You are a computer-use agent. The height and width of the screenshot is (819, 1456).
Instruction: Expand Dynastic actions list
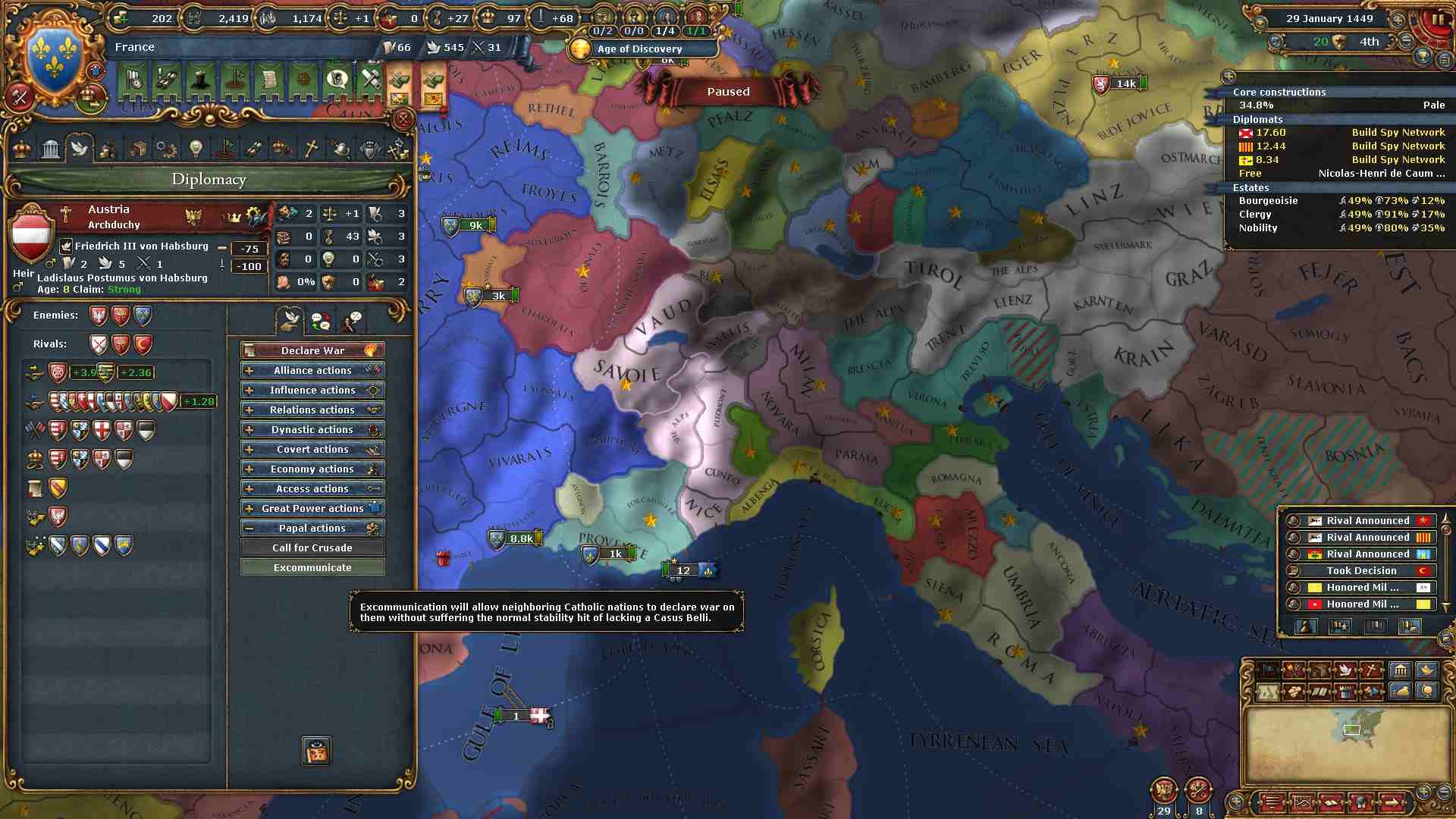312,429
